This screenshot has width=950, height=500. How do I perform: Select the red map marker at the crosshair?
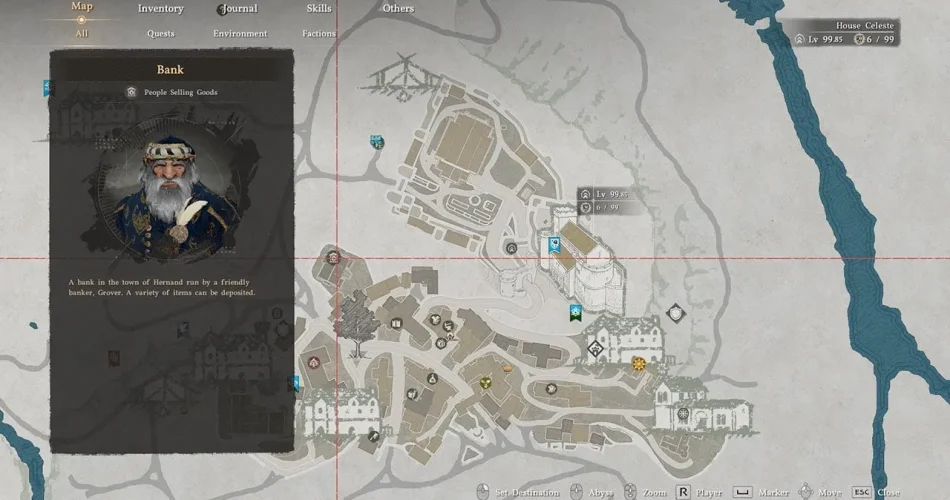(x=333, y=258)
